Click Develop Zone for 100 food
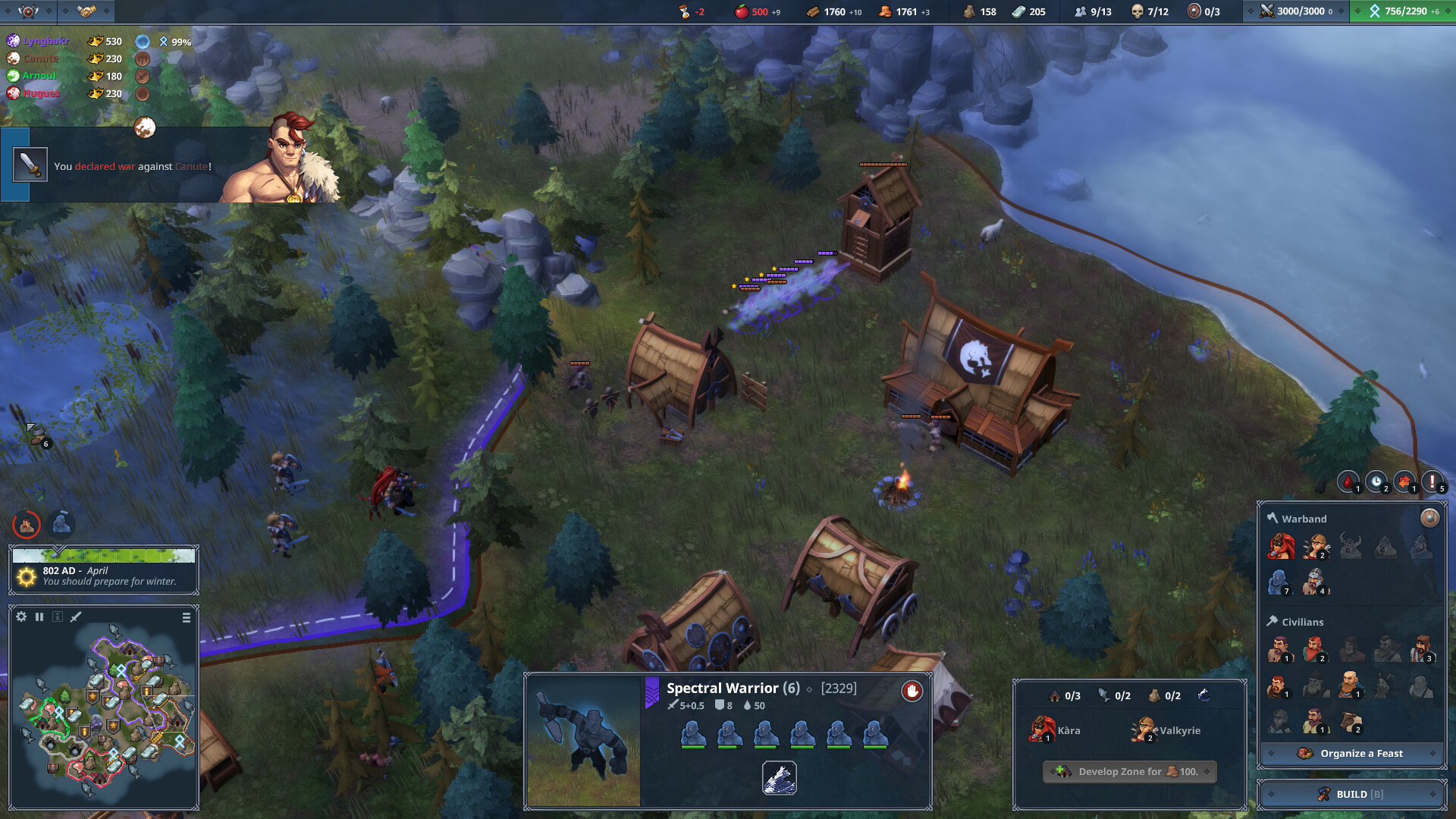The width and height of the screenshot is (1456, 819). click(x=1129, y=771)
